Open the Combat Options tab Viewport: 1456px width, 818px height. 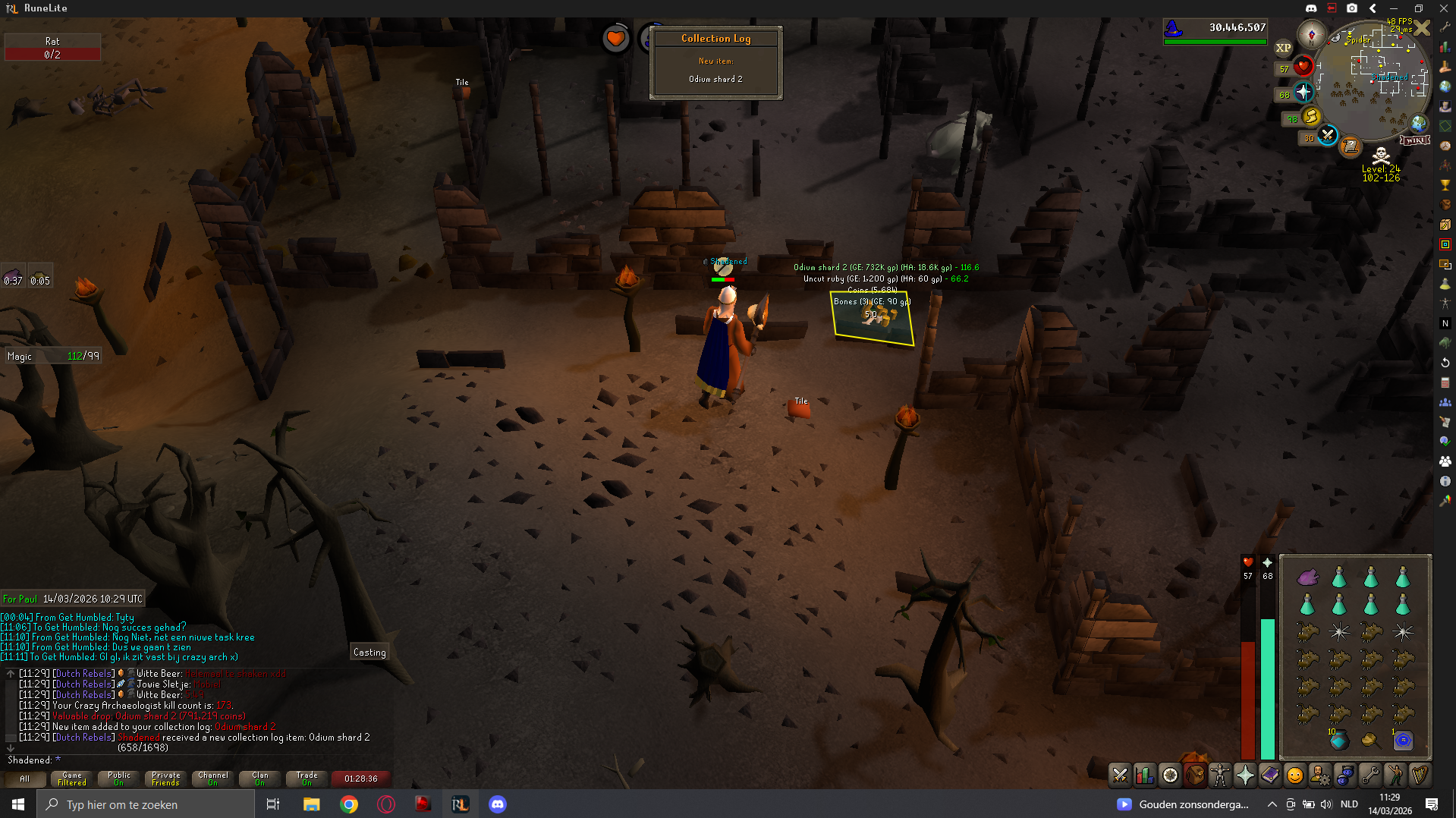1120,775
